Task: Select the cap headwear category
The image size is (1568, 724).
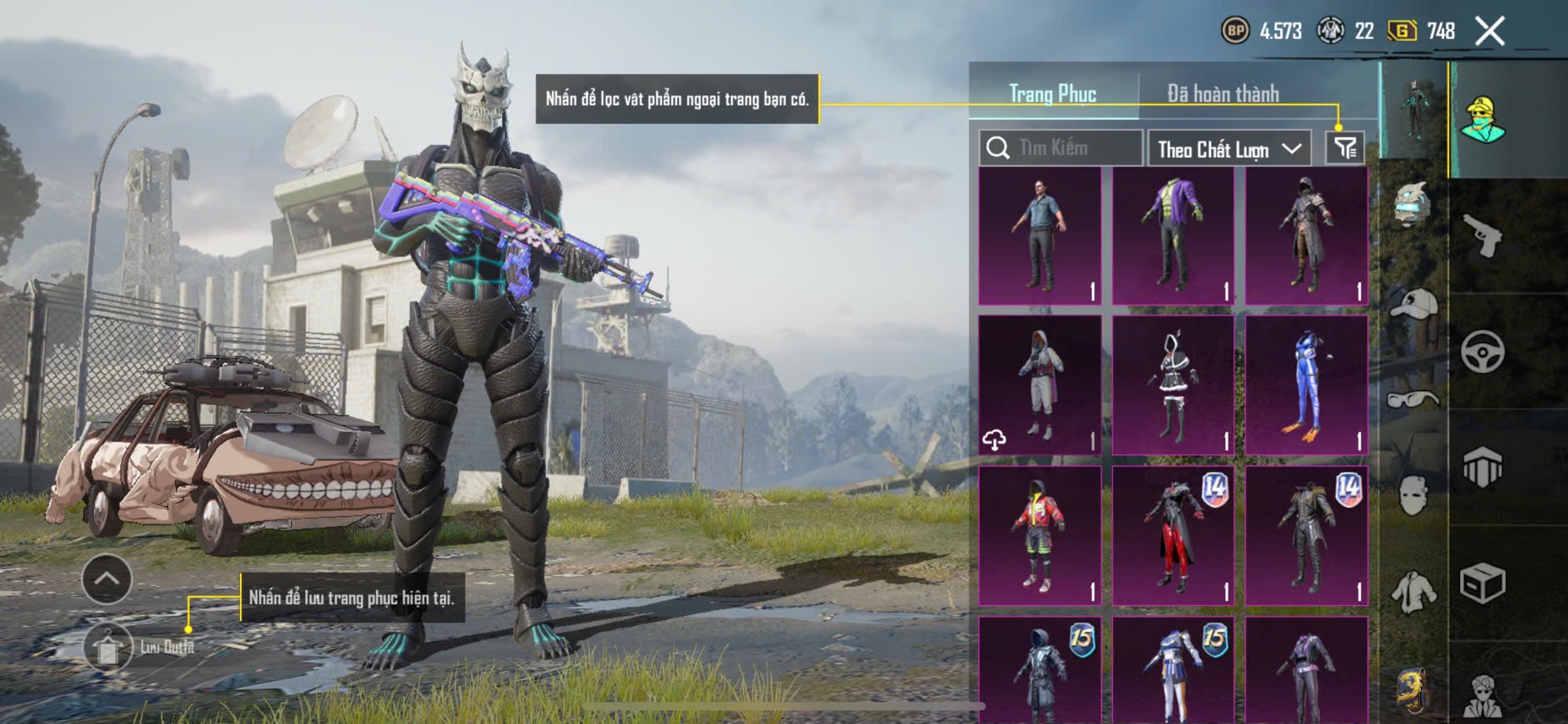Action: coord(1413,305)
